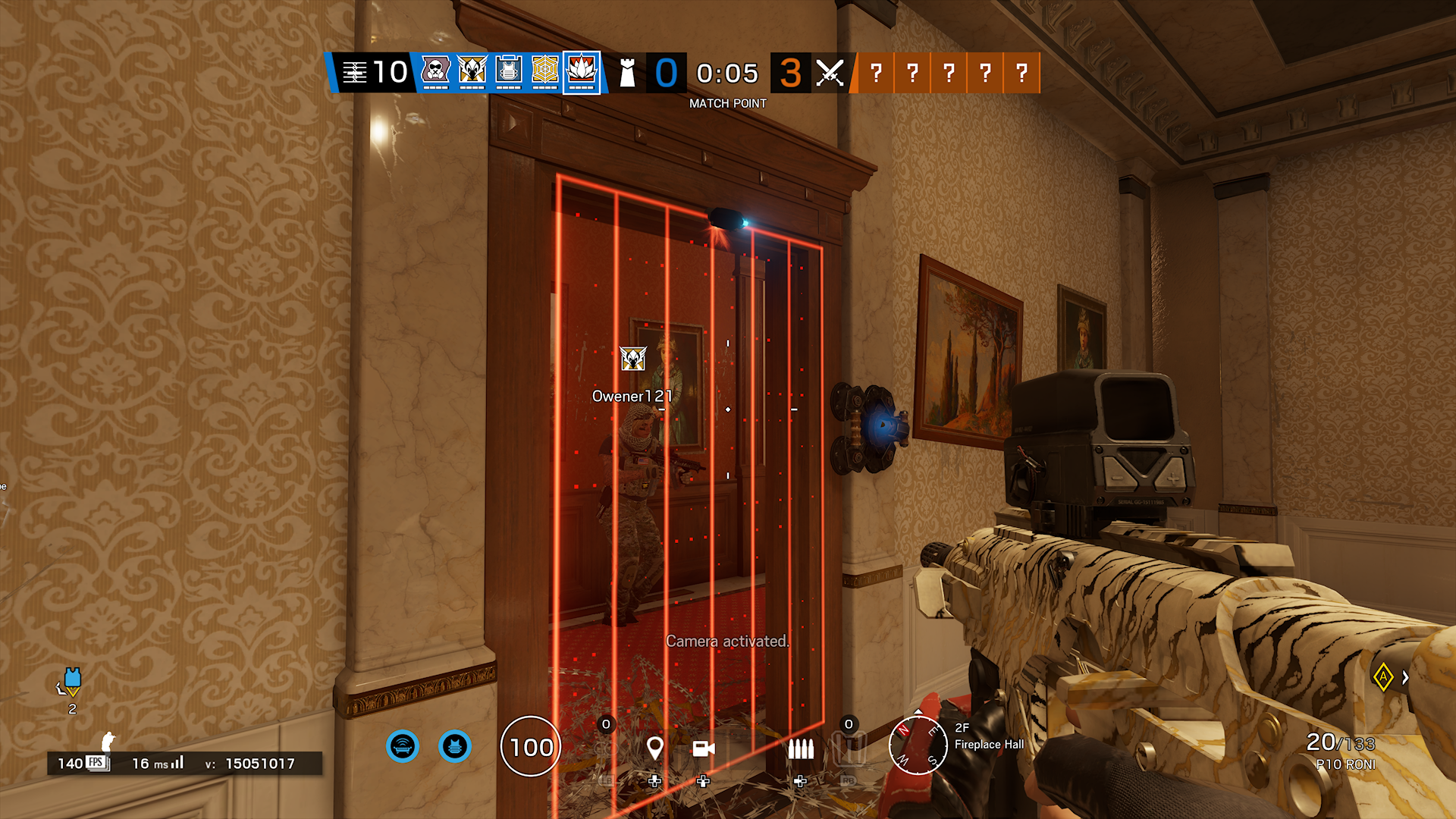Image resolution: width=1456 pixels, height=819 pixels.
Task: Click the MATCH POINT text below the timer
Action: pyautogui.click(x=727, y=102)
